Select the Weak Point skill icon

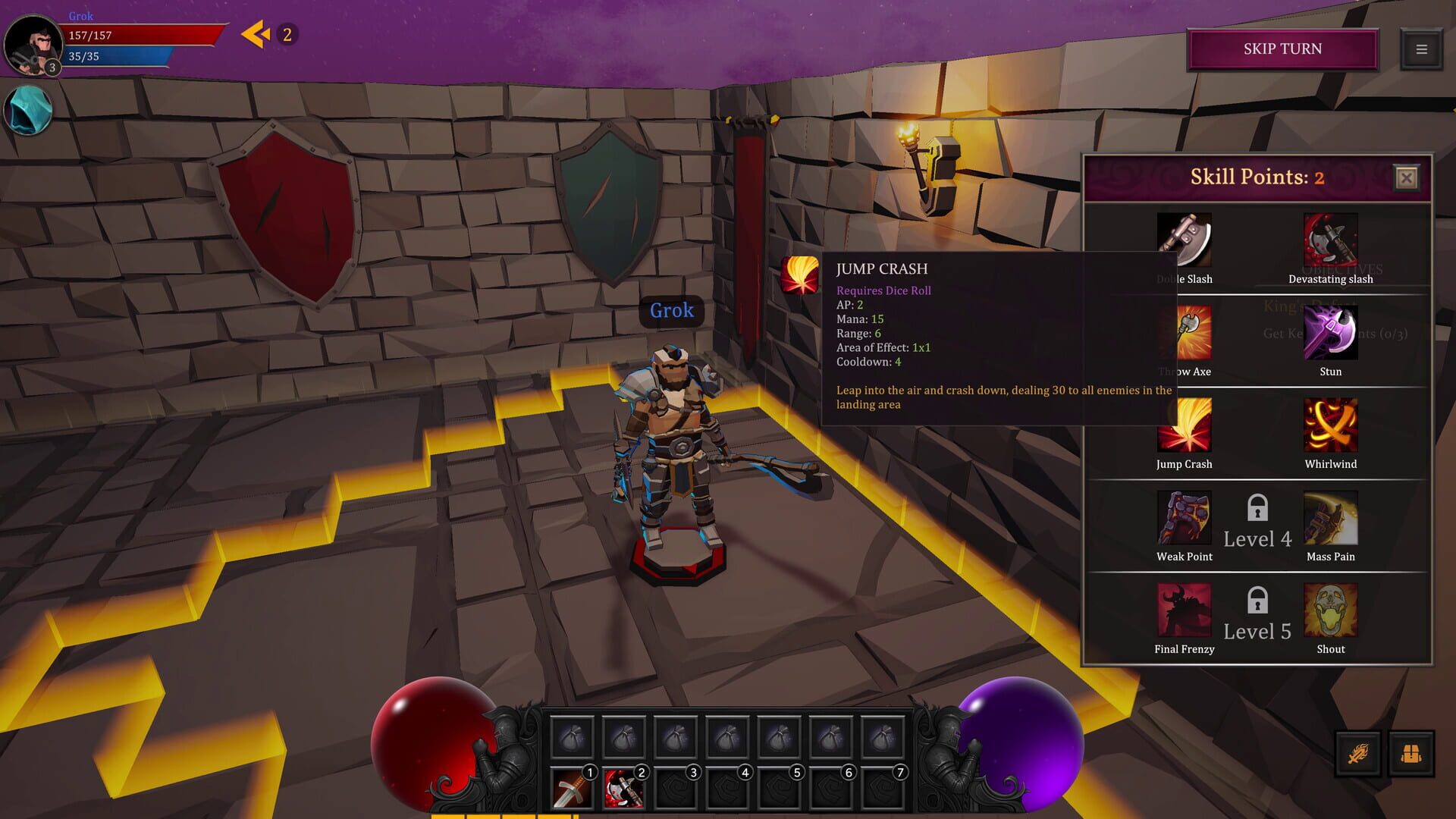(x=1184, y=517)
